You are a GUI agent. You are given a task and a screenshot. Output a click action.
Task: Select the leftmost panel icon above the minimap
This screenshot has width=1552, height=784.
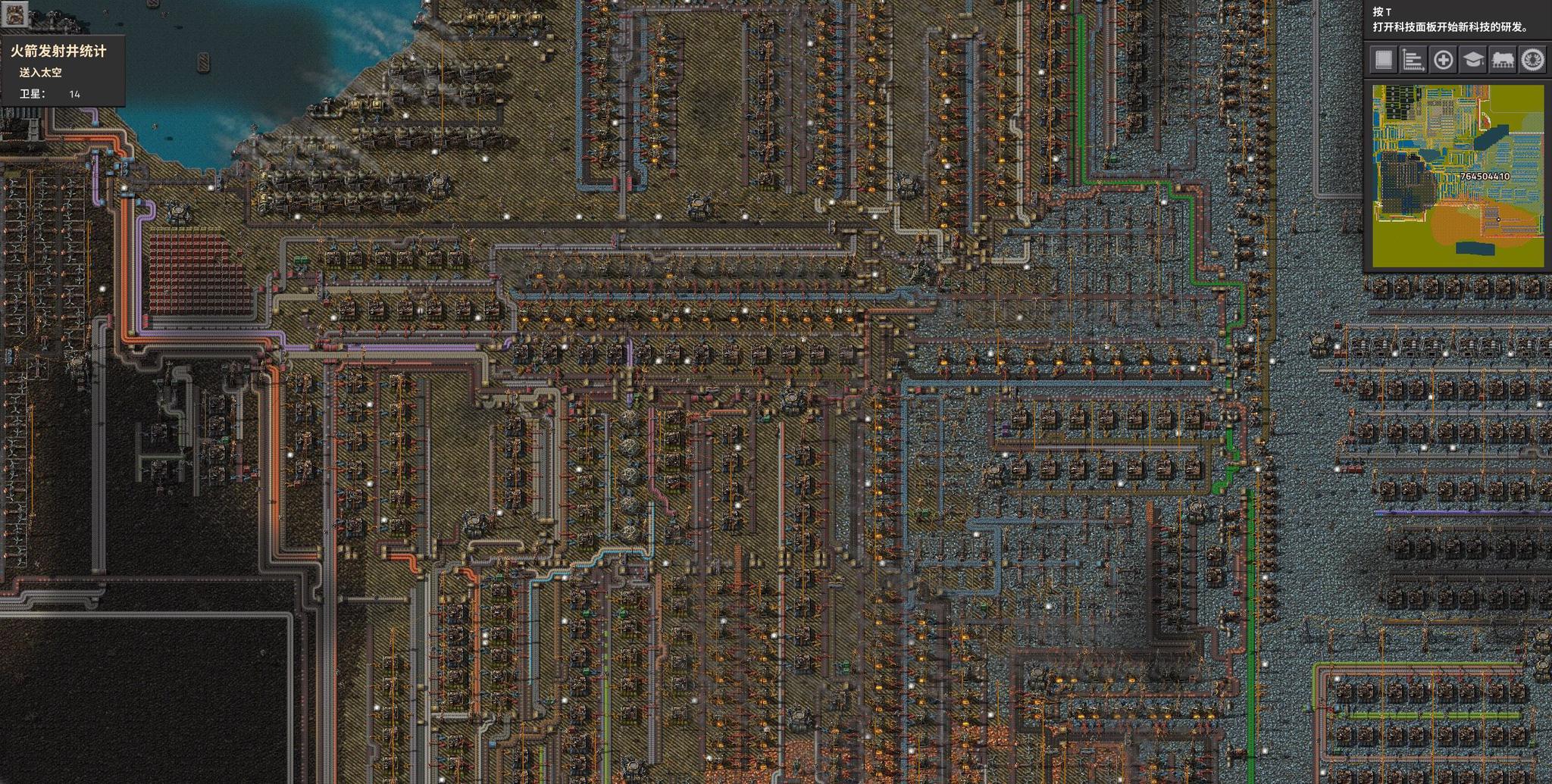pos(1383,58)
